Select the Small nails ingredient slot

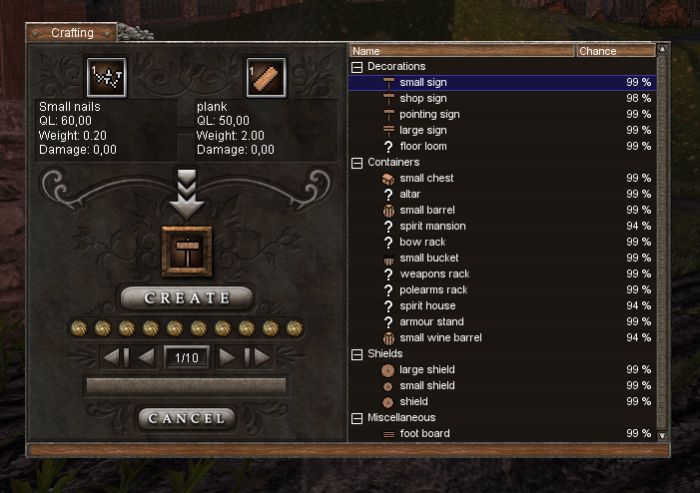106,77
